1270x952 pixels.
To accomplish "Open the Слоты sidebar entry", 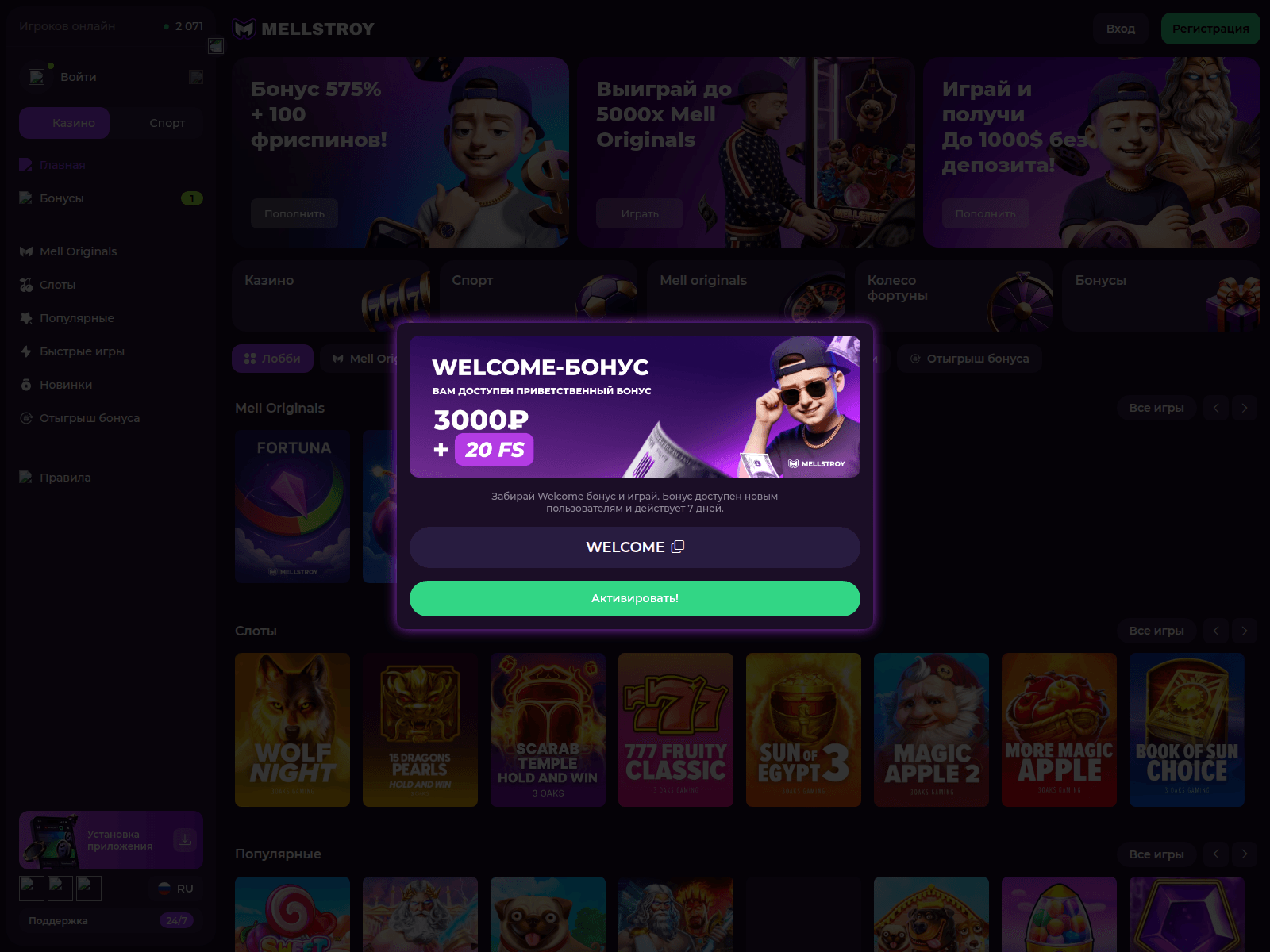I will point(57,285).
